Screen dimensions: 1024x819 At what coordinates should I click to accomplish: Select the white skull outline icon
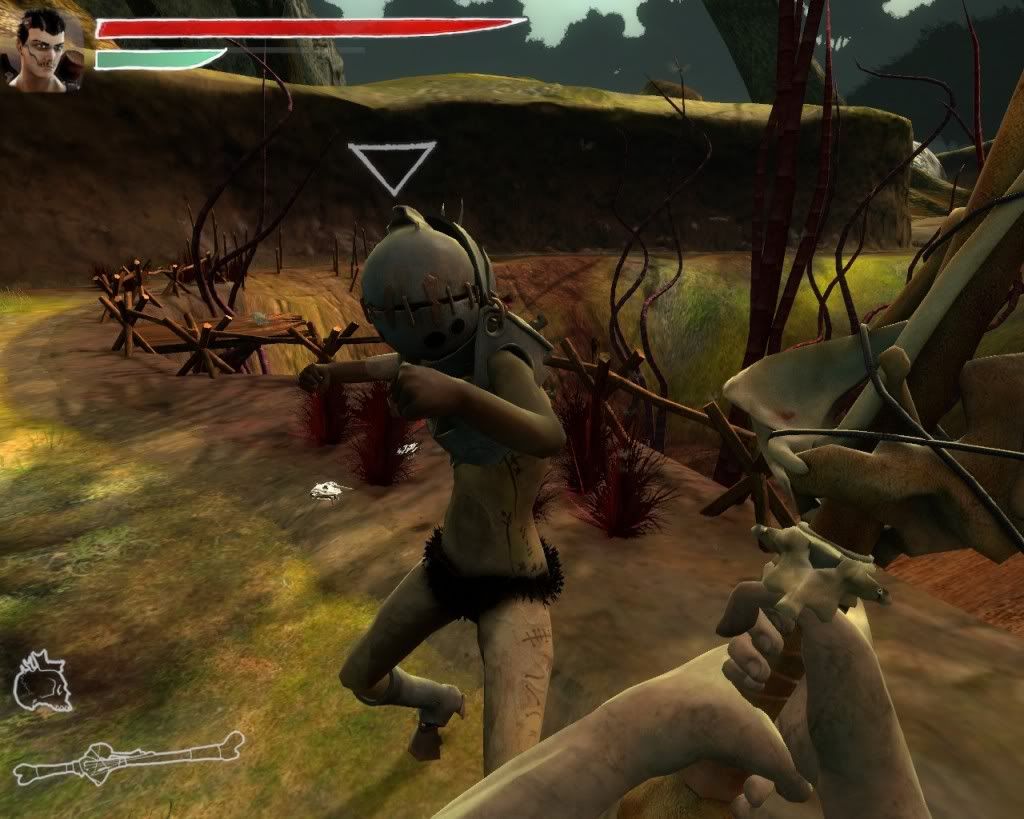pos(41,684)
